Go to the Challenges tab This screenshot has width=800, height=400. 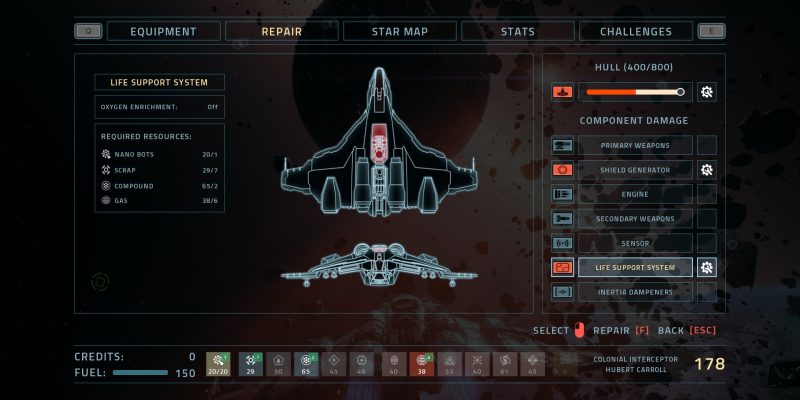click(x=635, y=31)
